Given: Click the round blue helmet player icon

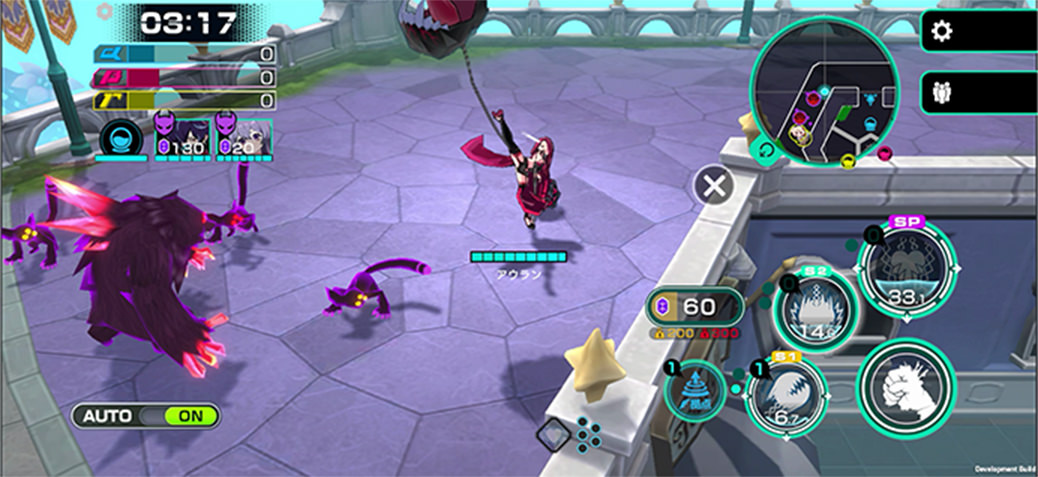Looking at the screenshot, I should click(x=120, y=138).
